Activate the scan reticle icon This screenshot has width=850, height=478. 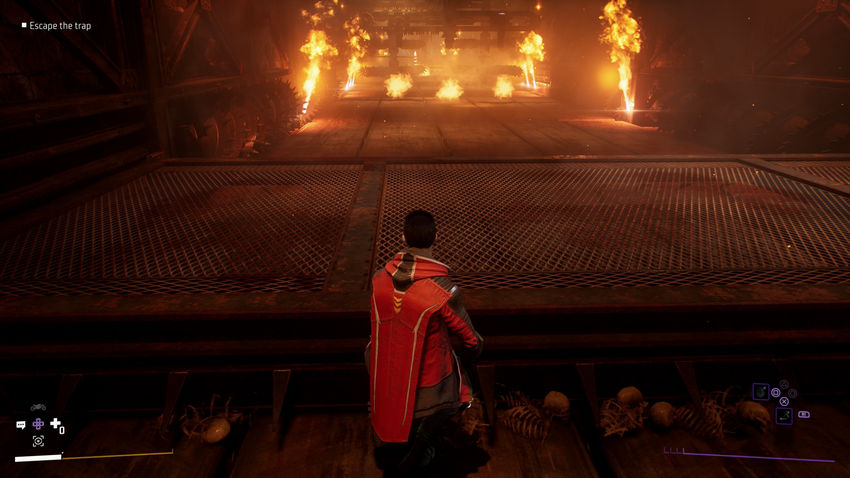(38, 441)
